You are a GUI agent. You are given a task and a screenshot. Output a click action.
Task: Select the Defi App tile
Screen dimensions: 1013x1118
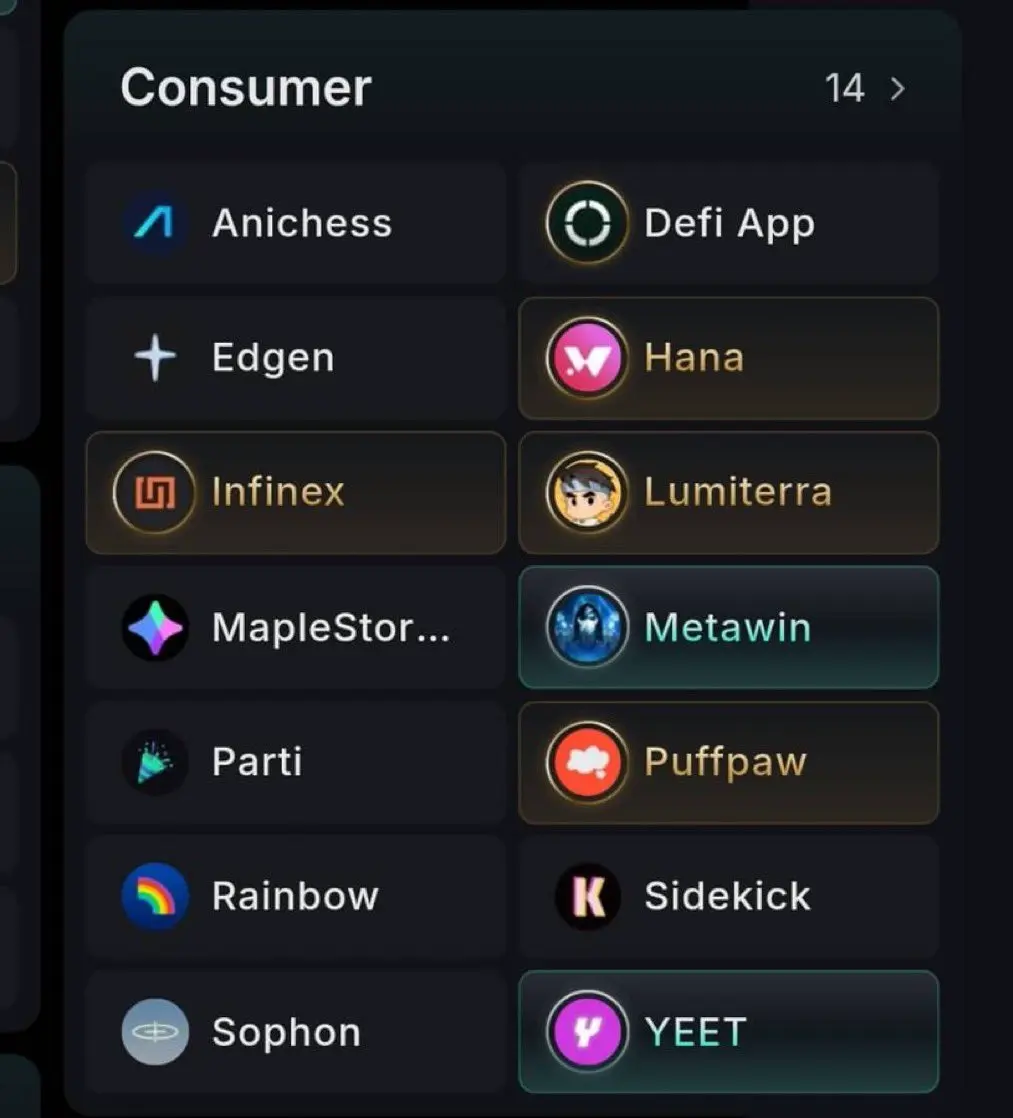728,223
